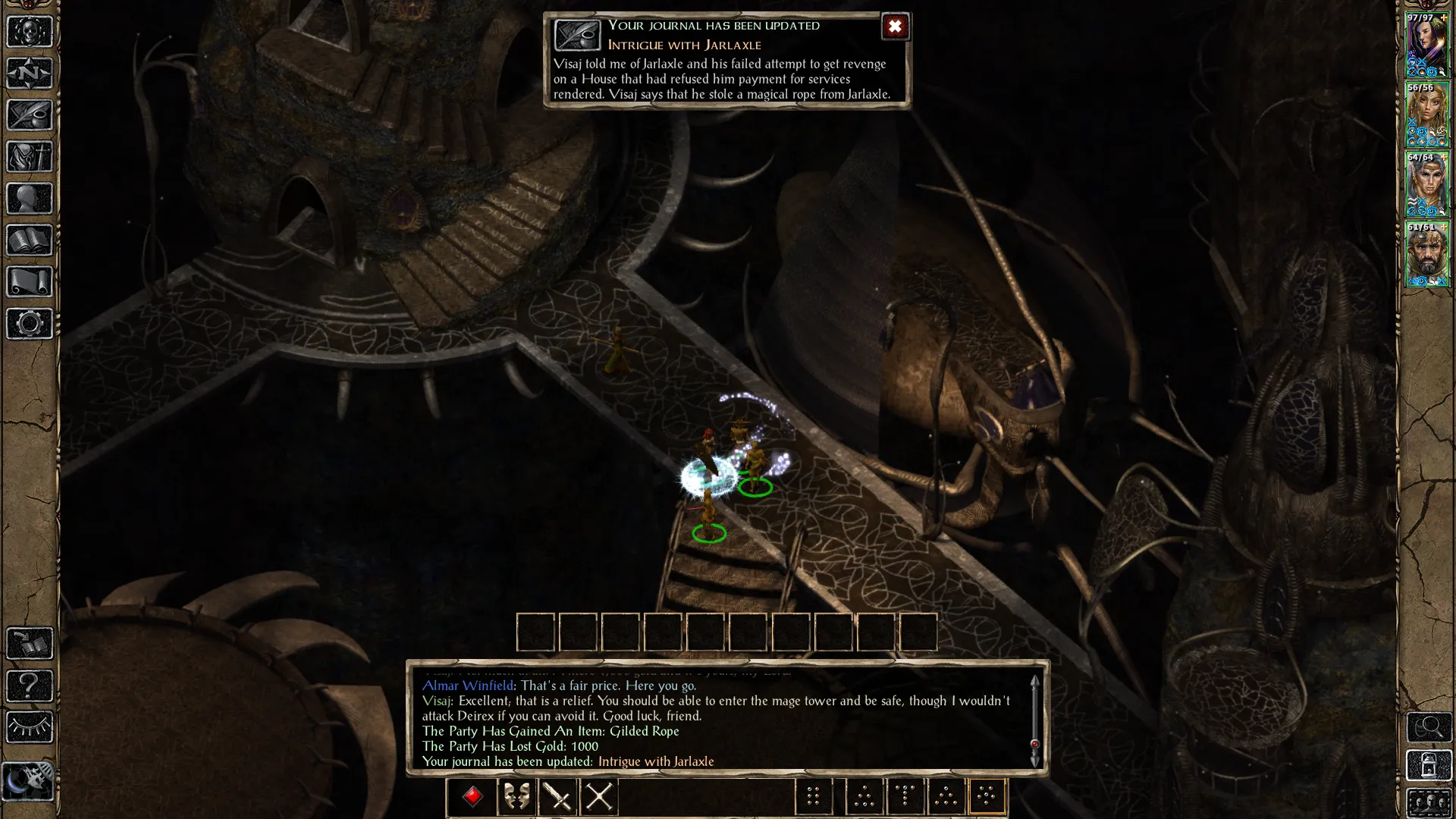
Task: Open the area map with compass icon
Action: coord(30,74)
